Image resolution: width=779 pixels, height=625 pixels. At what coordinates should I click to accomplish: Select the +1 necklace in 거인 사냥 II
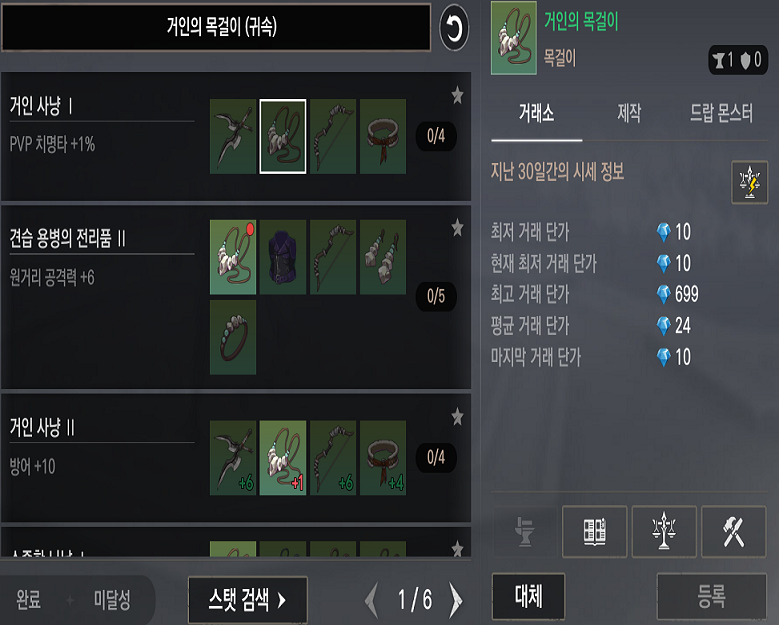pyautogui.click(x=283, y=457)
